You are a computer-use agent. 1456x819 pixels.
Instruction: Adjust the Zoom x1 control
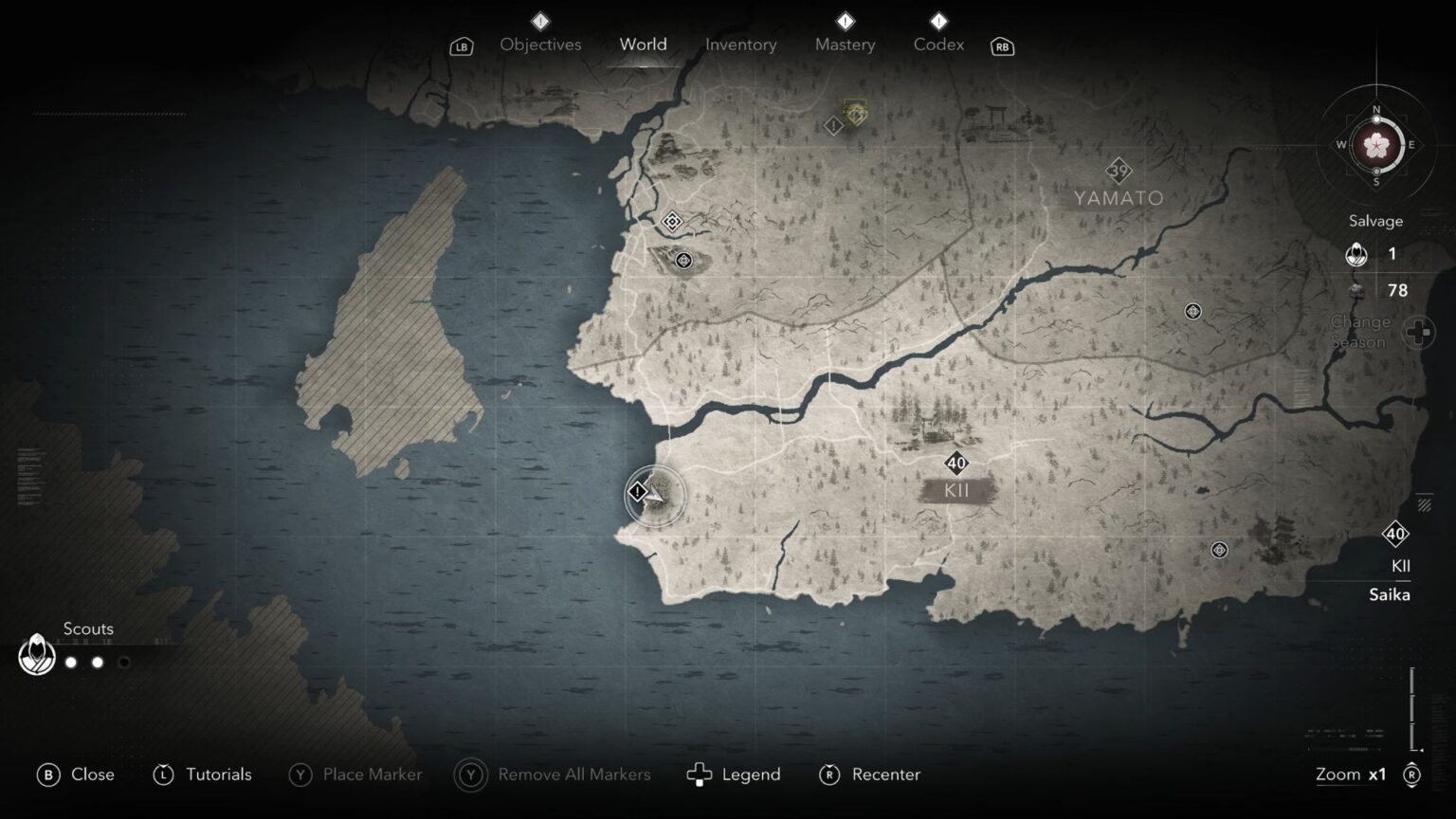click(x=1353, y=774)
